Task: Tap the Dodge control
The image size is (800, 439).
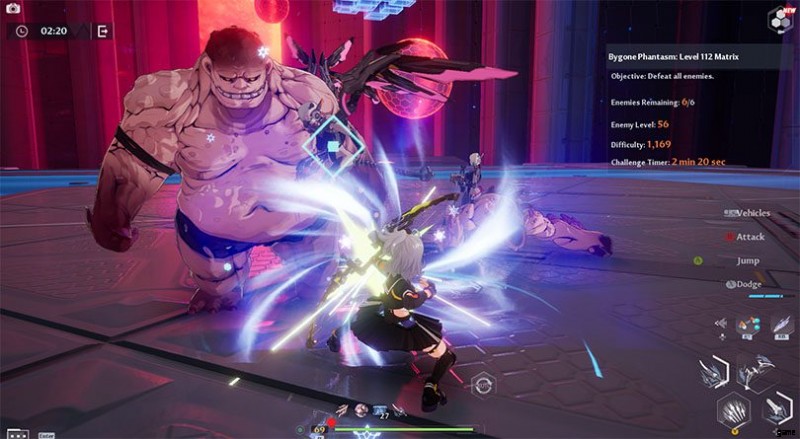Action: point(748,284)
